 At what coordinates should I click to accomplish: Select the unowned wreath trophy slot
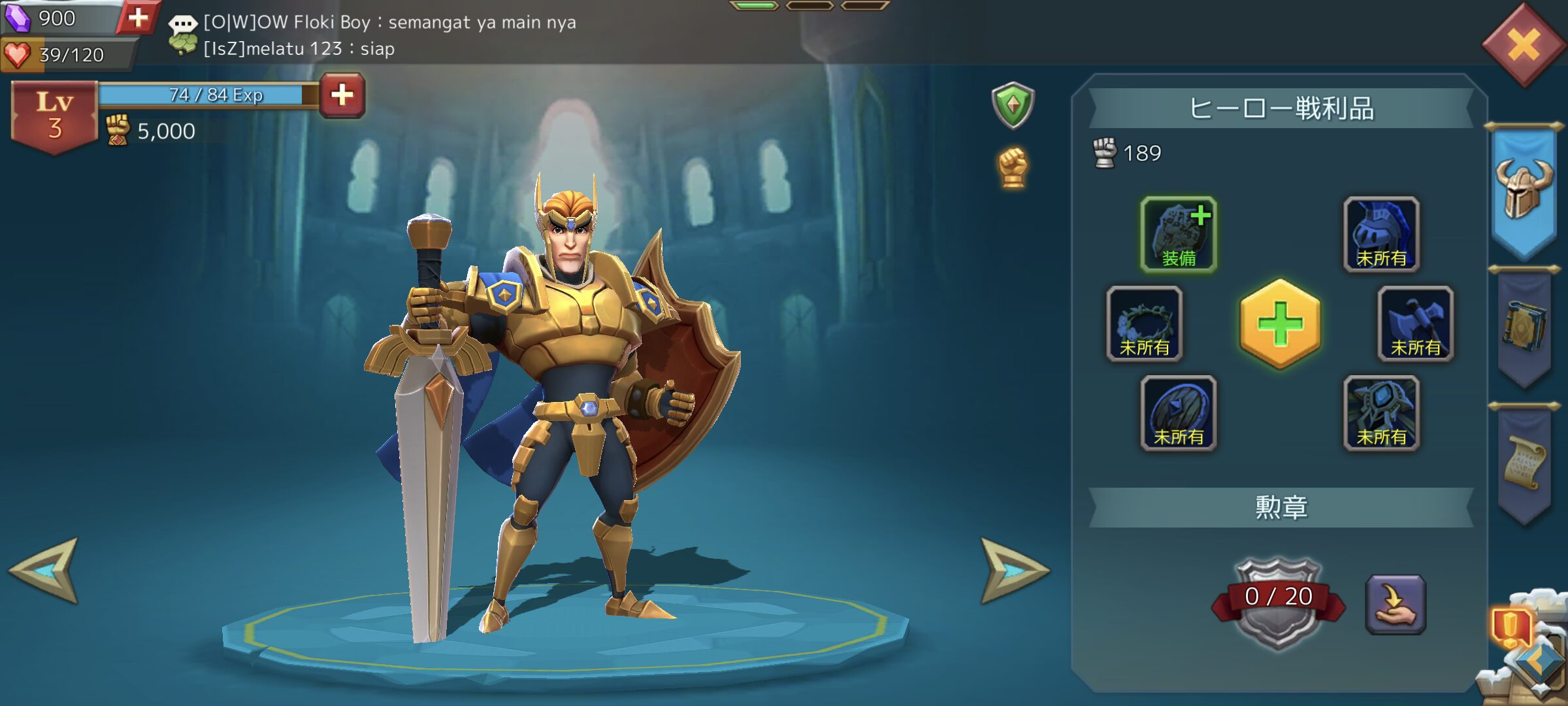tap(1145, 324)
